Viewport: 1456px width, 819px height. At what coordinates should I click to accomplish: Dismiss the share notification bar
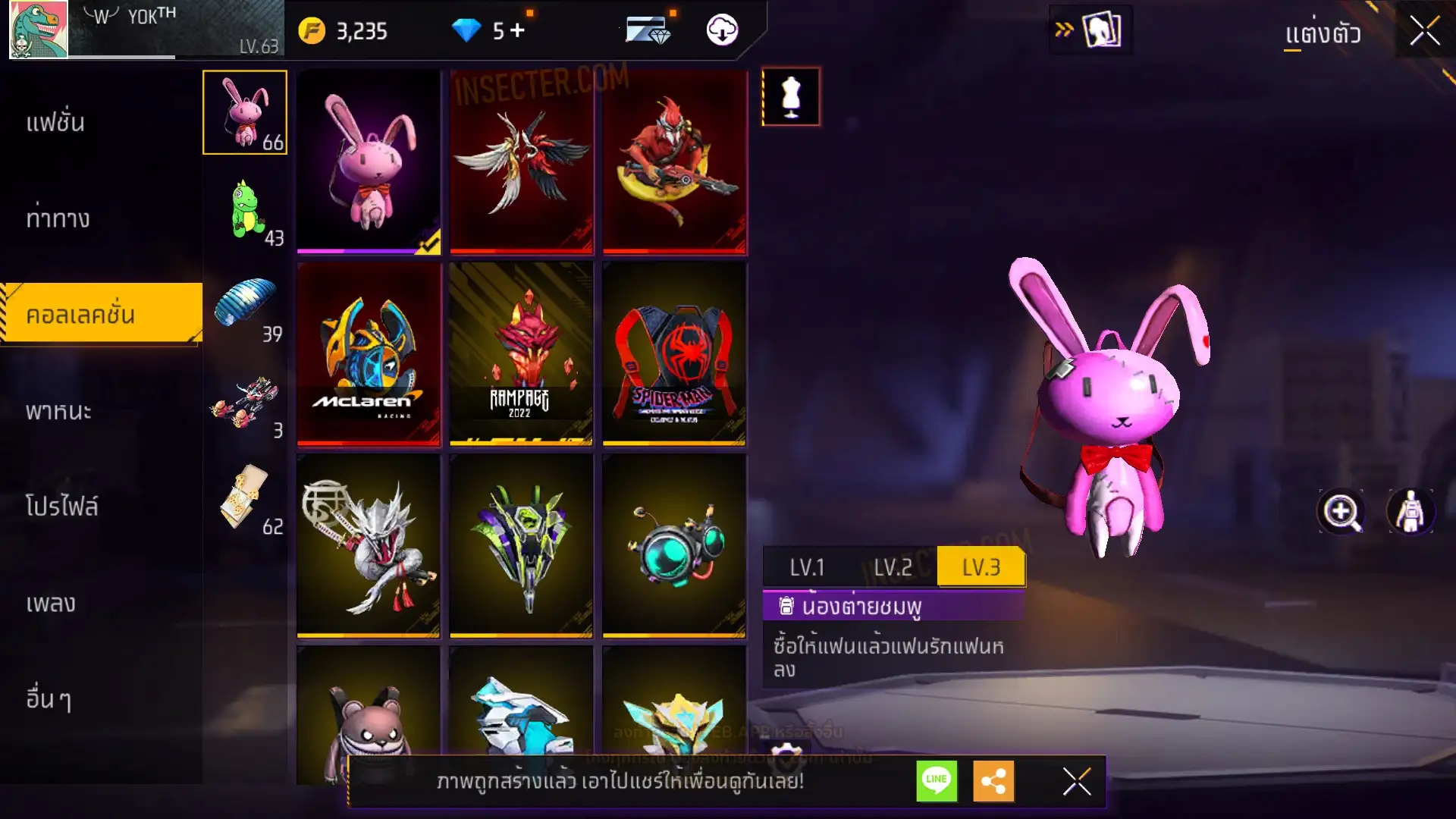[x=1076, y=781]
